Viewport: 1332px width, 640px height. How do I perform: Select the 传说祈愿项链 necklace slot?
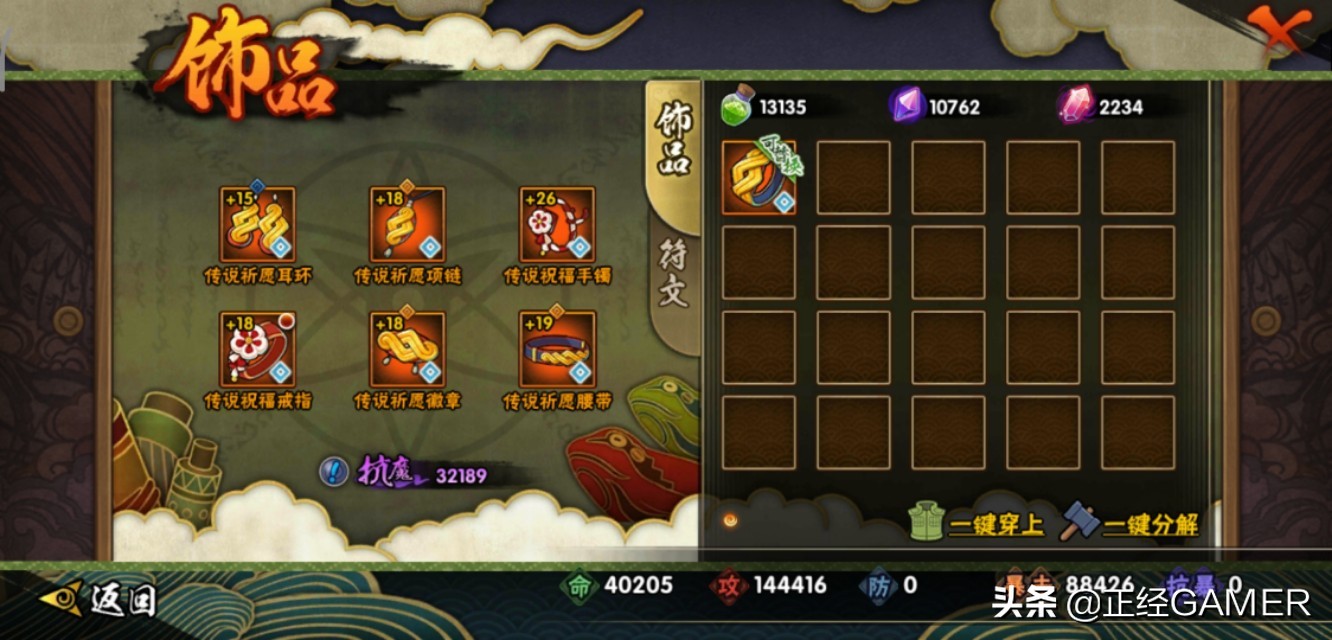coord(407,225)
